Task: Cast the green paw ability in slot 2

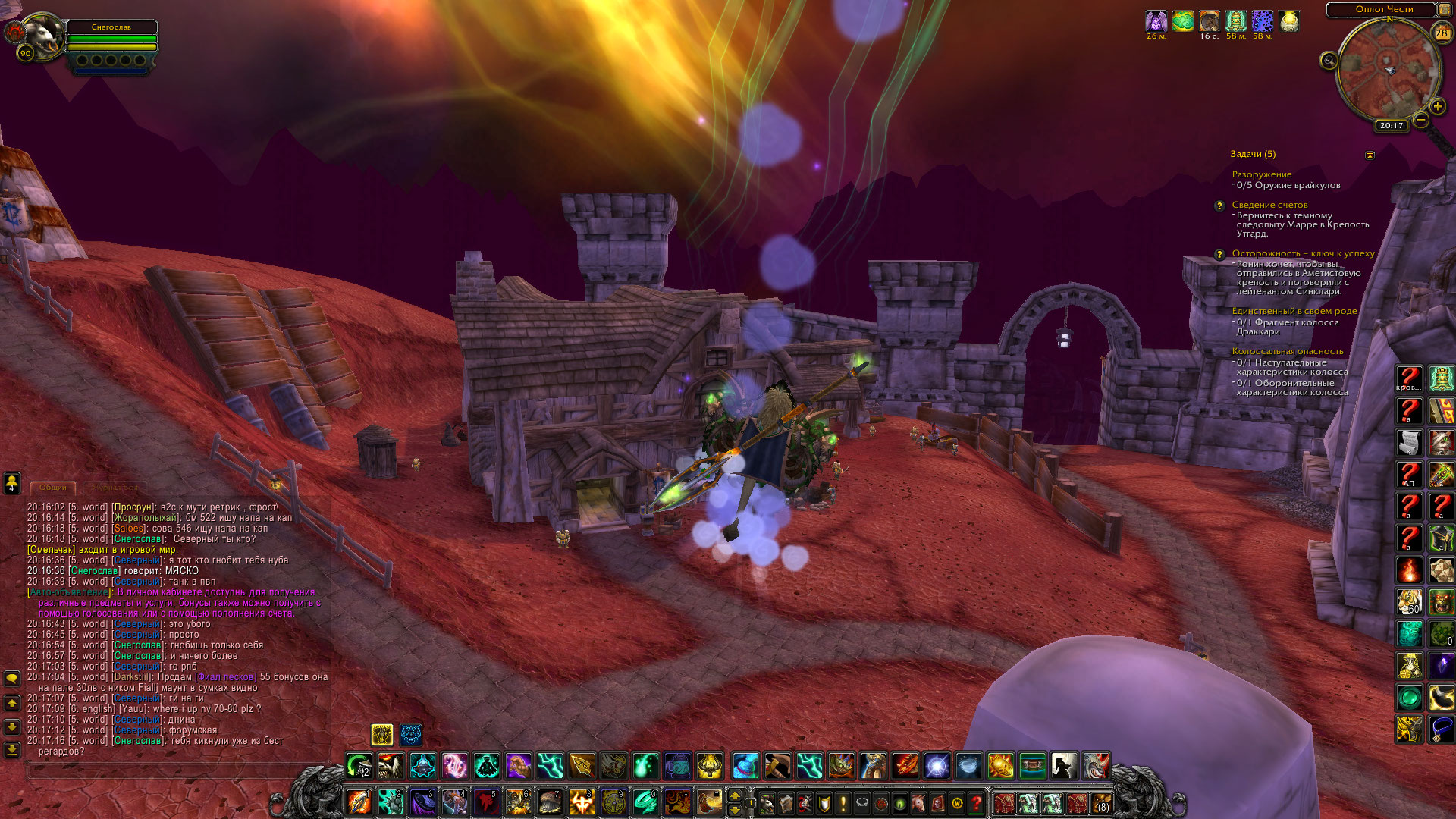Action: pos(391,802)
